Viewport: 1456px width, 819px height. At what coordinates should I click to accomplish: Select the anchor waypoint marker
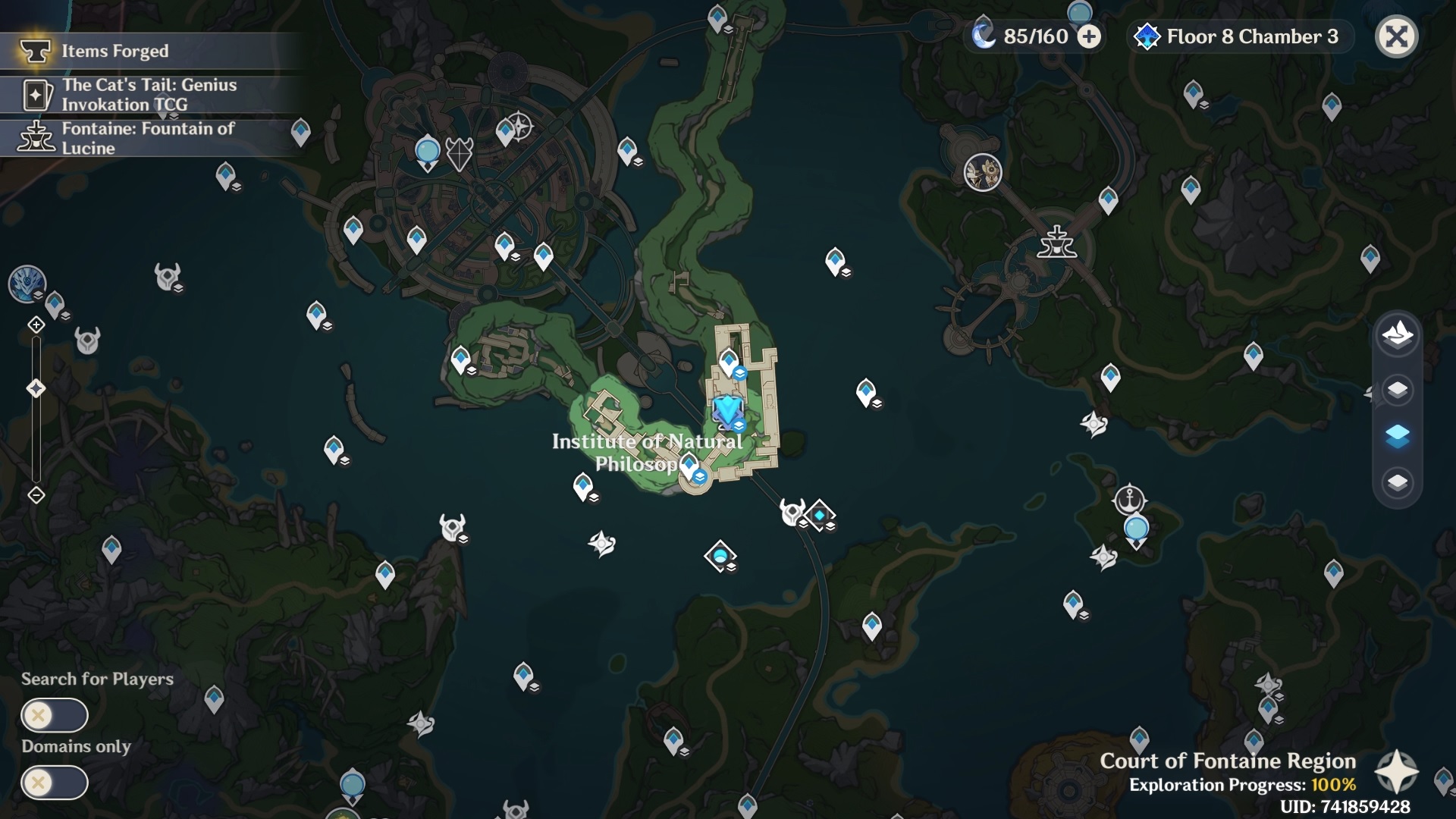[x=1129, y=500]
